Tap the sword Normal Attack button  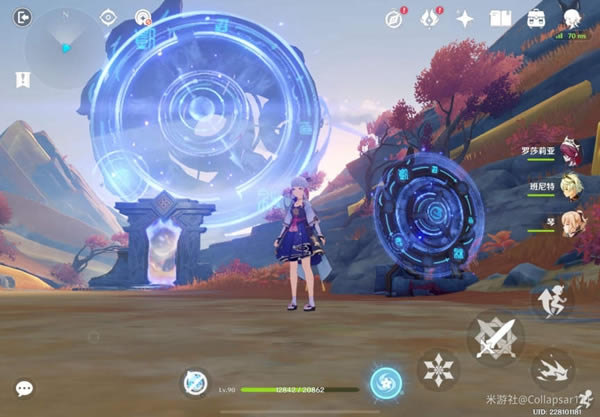click(494, 336)
